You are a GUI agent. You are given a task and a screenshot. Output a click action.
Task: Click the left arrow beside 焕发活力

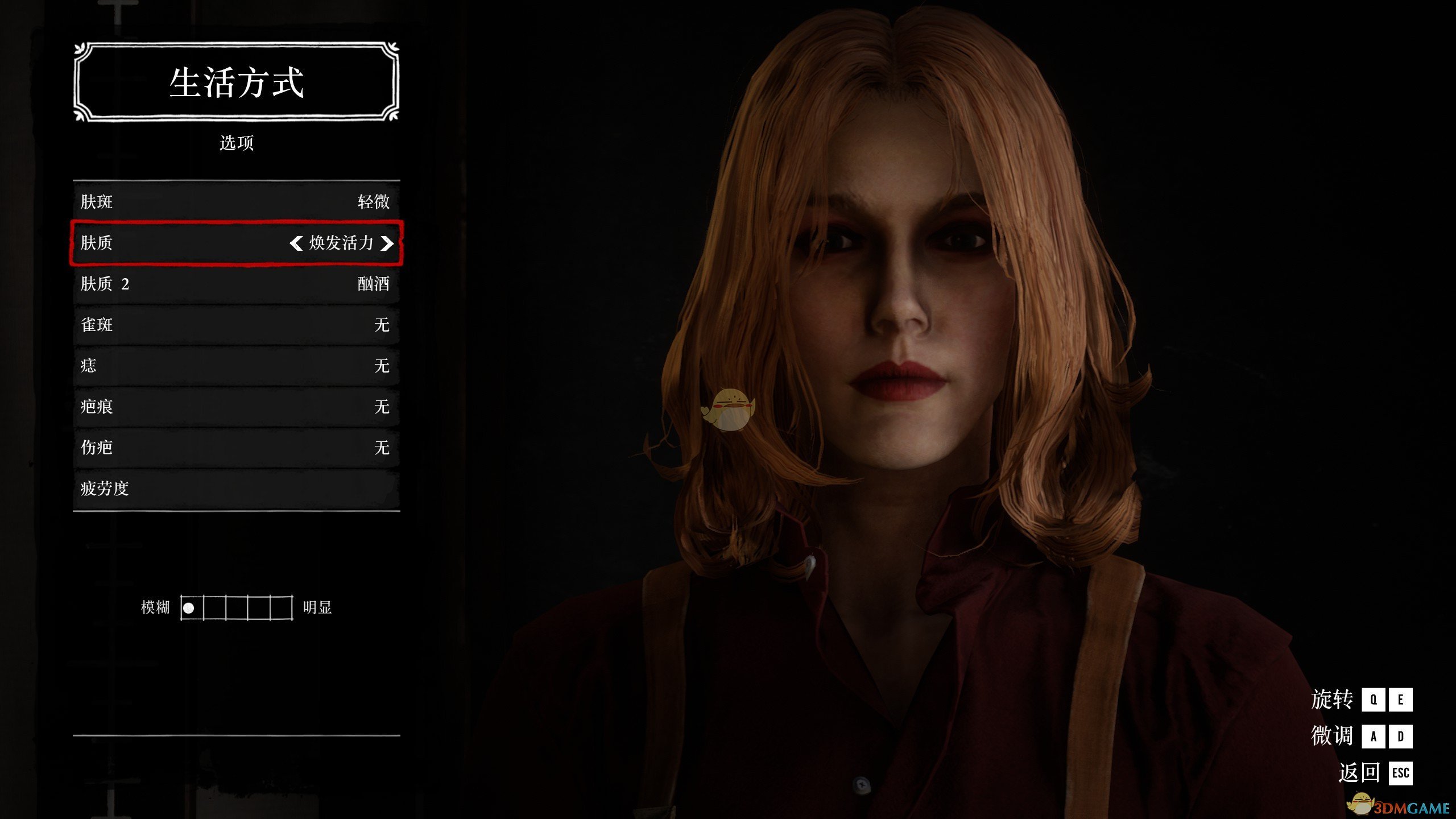(x=296, y=243)
